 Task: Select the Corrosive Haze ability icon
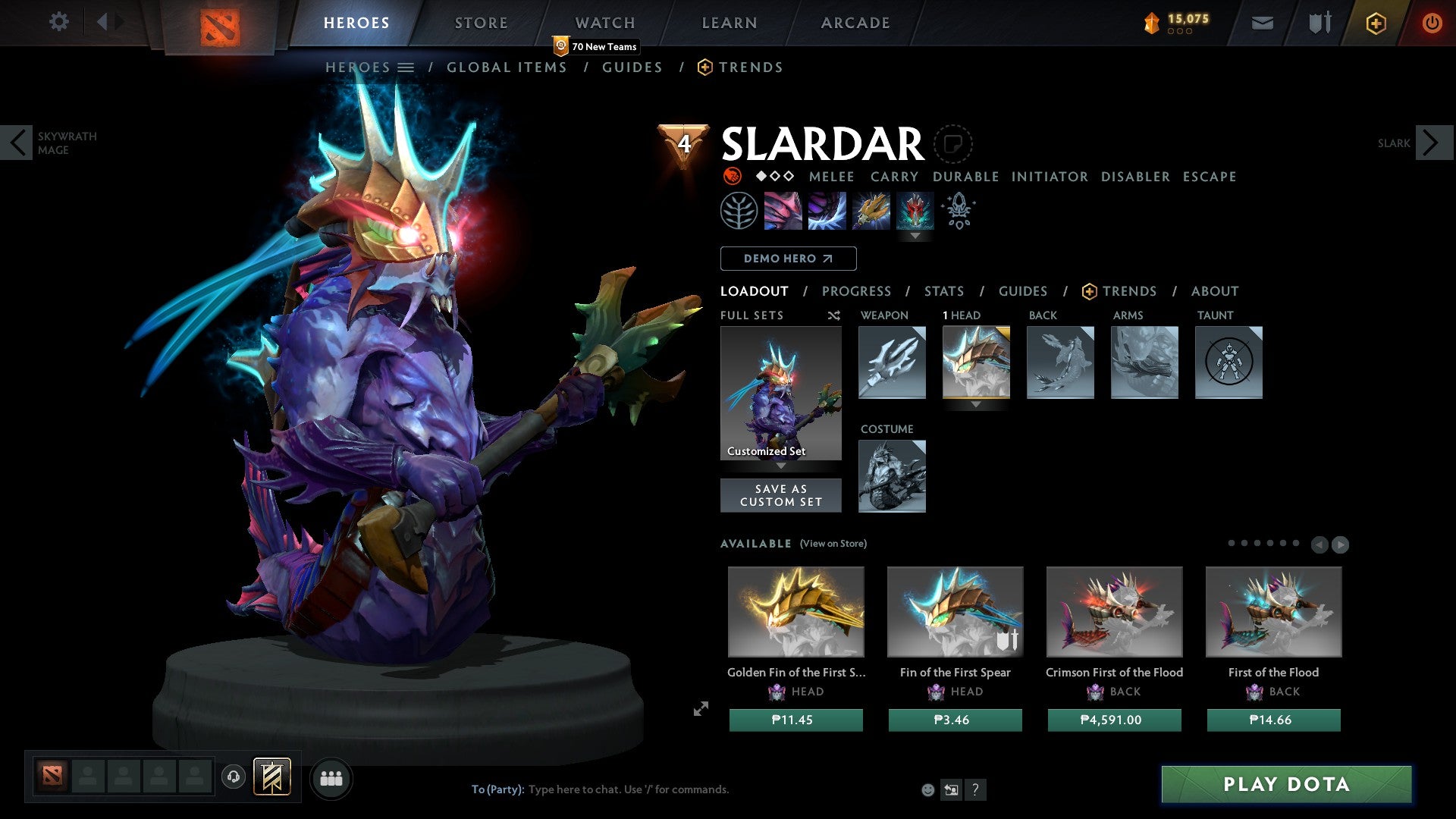916,211
